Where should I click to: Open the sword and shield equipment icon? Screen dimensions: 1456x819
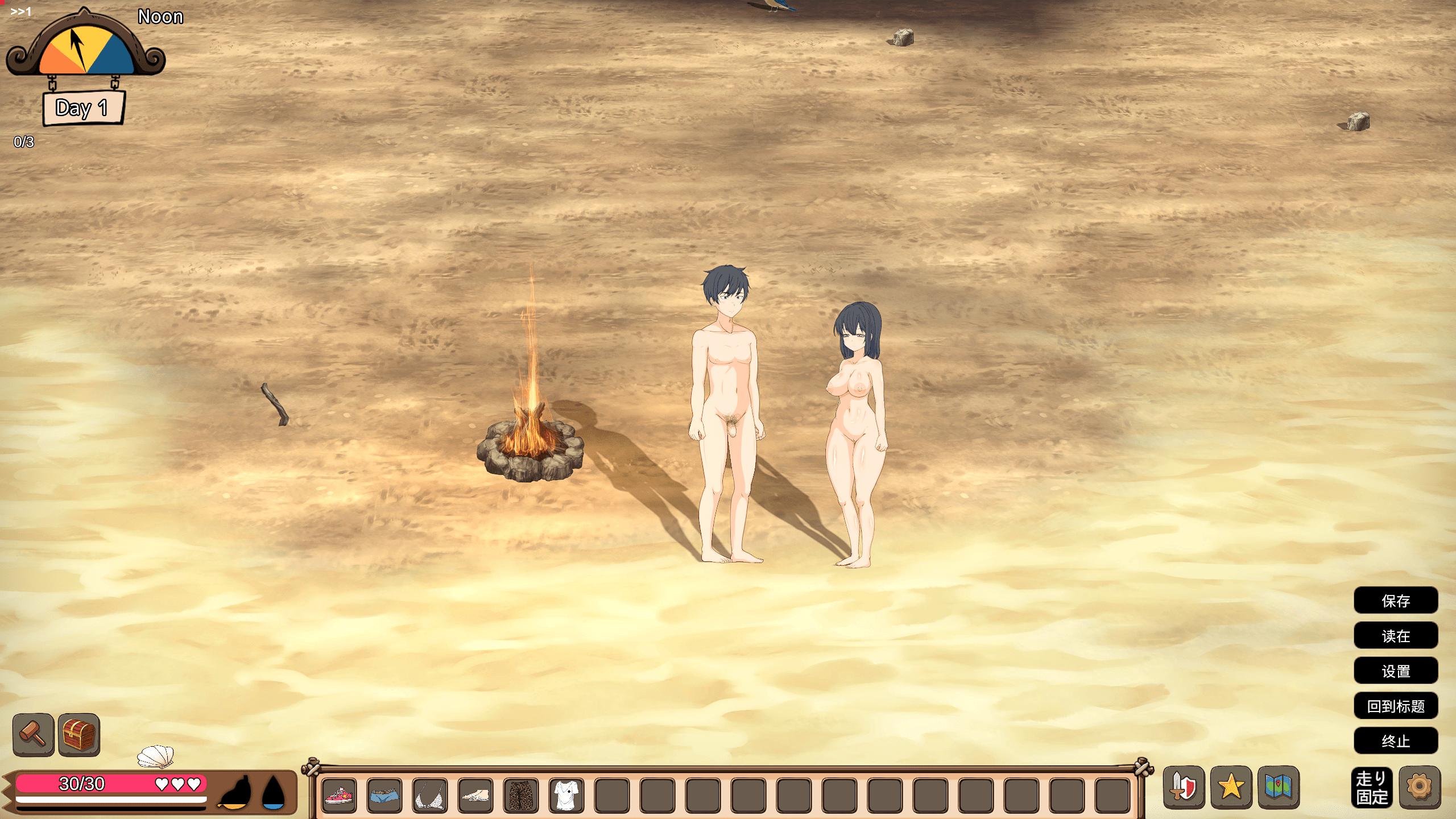pyautogui.click(x=1184, y=787)
